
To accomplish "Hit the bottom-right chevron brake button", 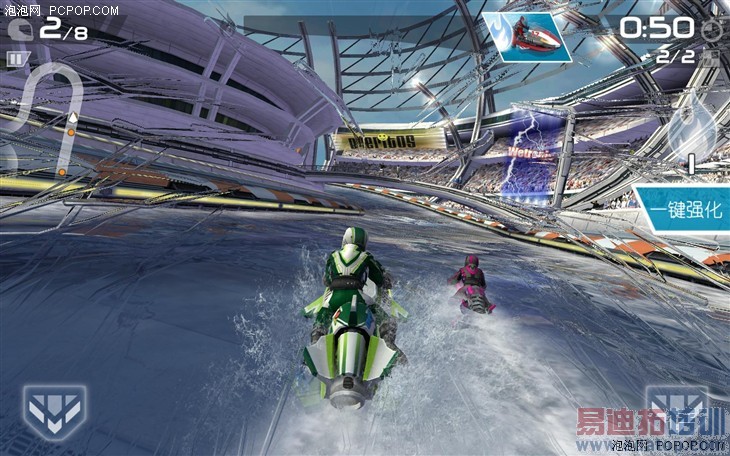I will [677, 408].
